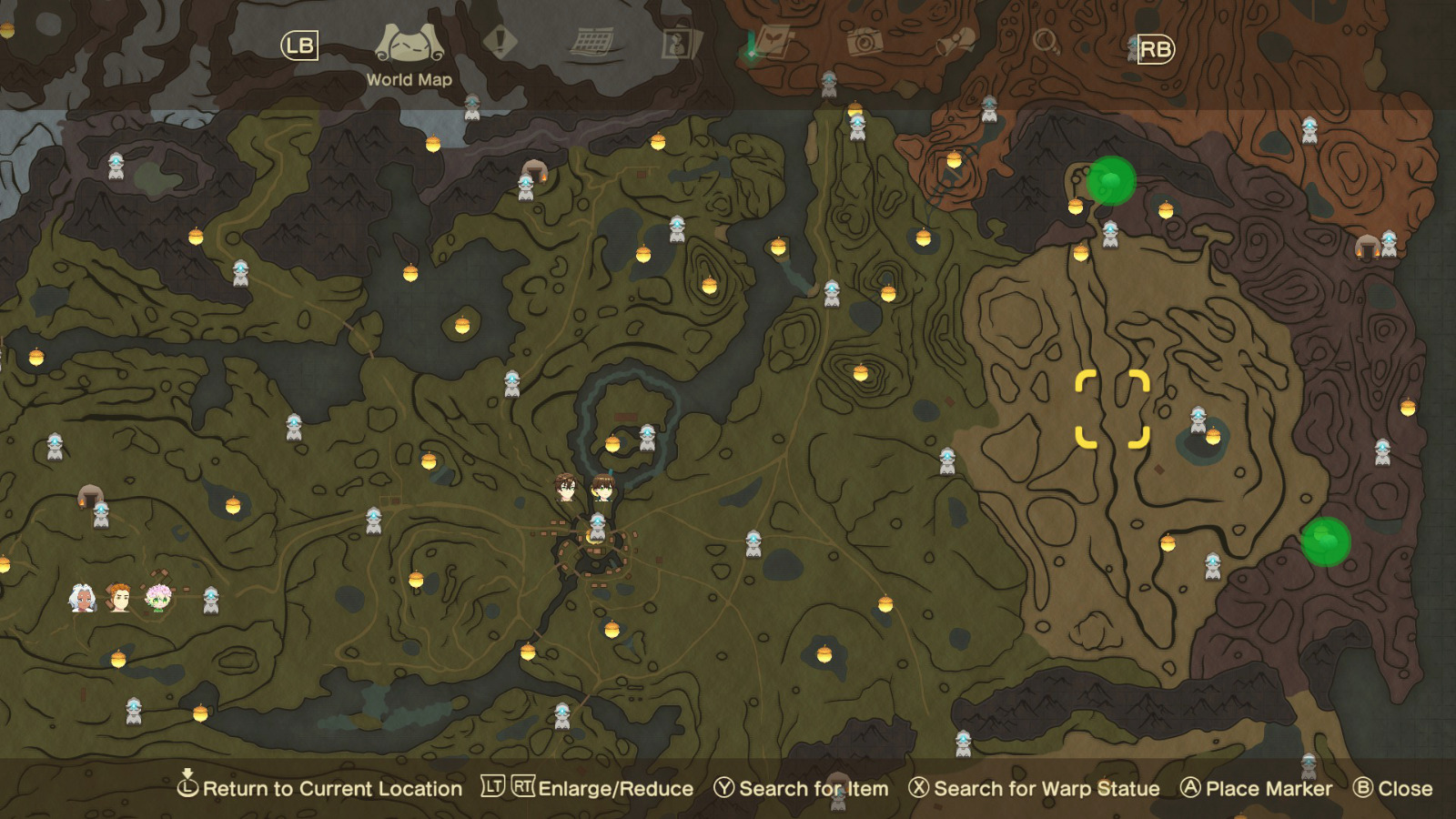Click the green circle marker in the northeast

pyautogui.click(x=1112, y=182)
